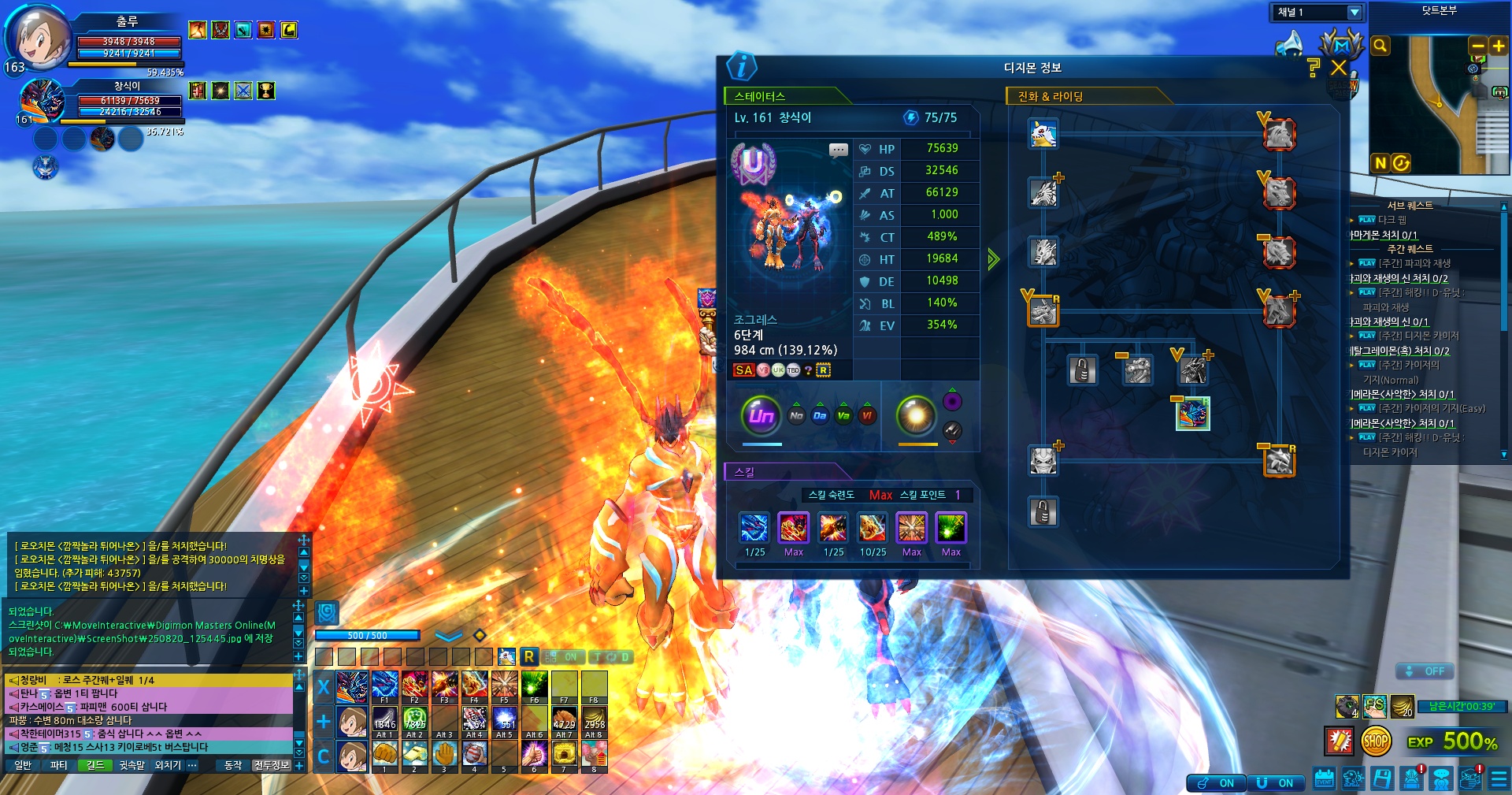The image size is (1512, 795).
Task: Click the Un attribute orb
Action: point(761,415)
